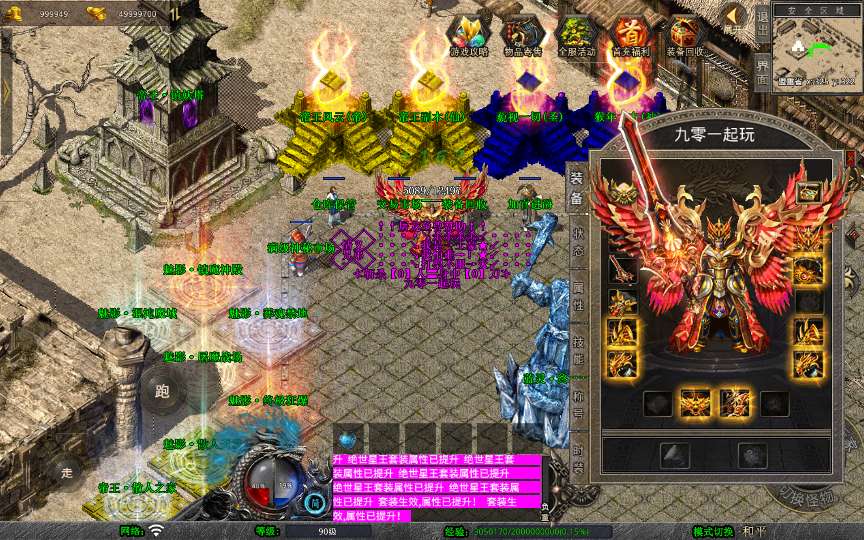The image size is (864, 540).
Task: Click the 界面 interface button
Action: coord(762,72)
